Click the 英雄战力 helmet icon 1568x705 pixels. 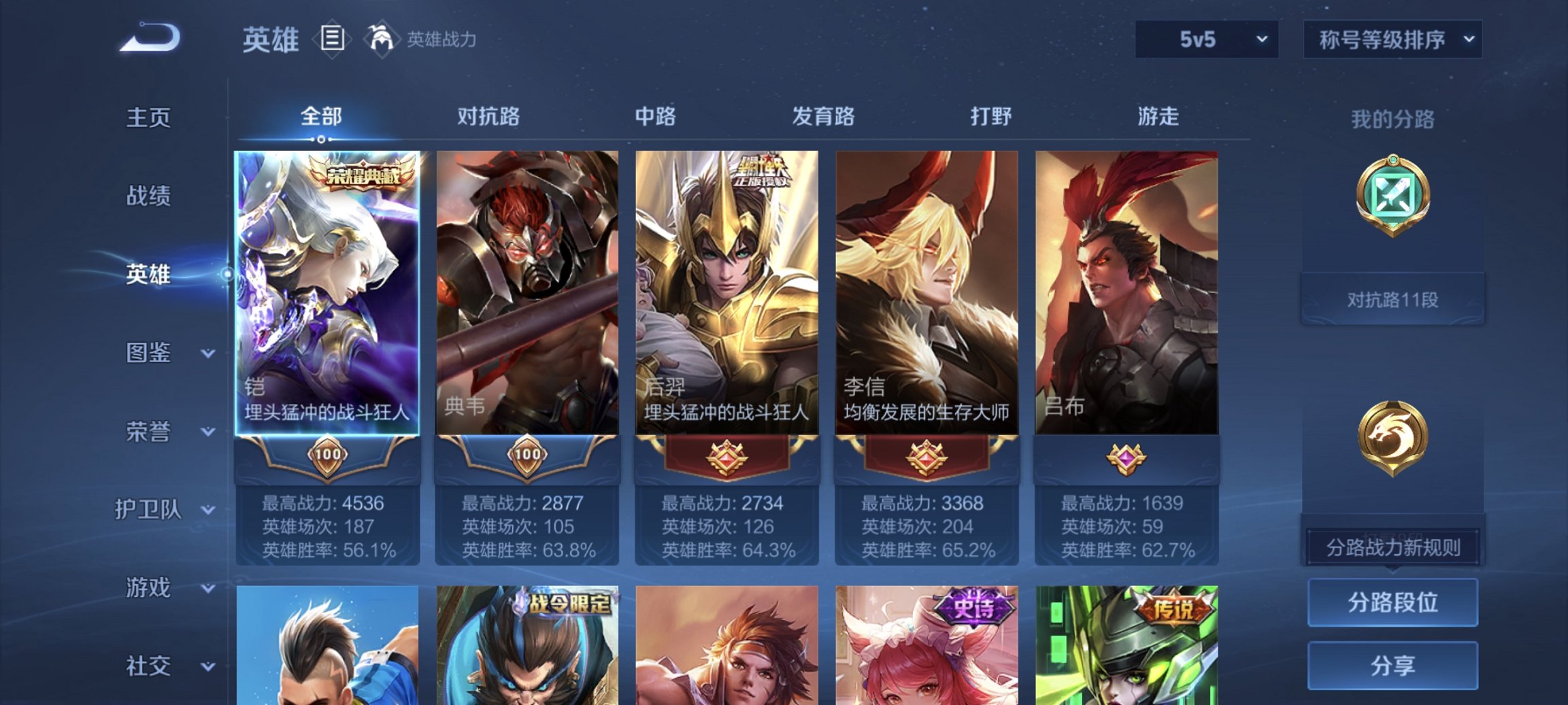(382, 39)
